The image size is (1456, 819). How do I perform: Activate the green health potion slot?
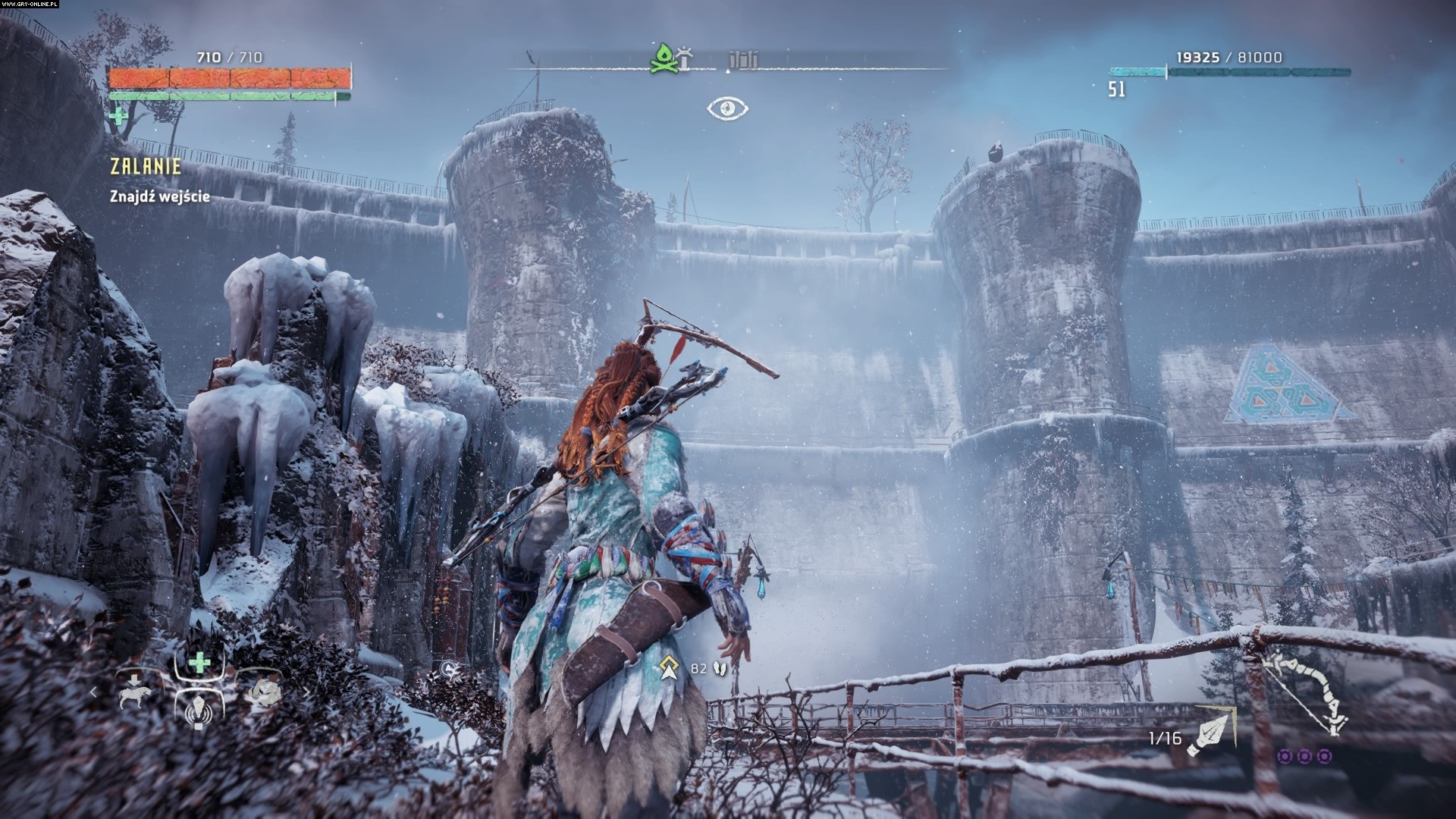pyautogui.click(x=199, y=663)
